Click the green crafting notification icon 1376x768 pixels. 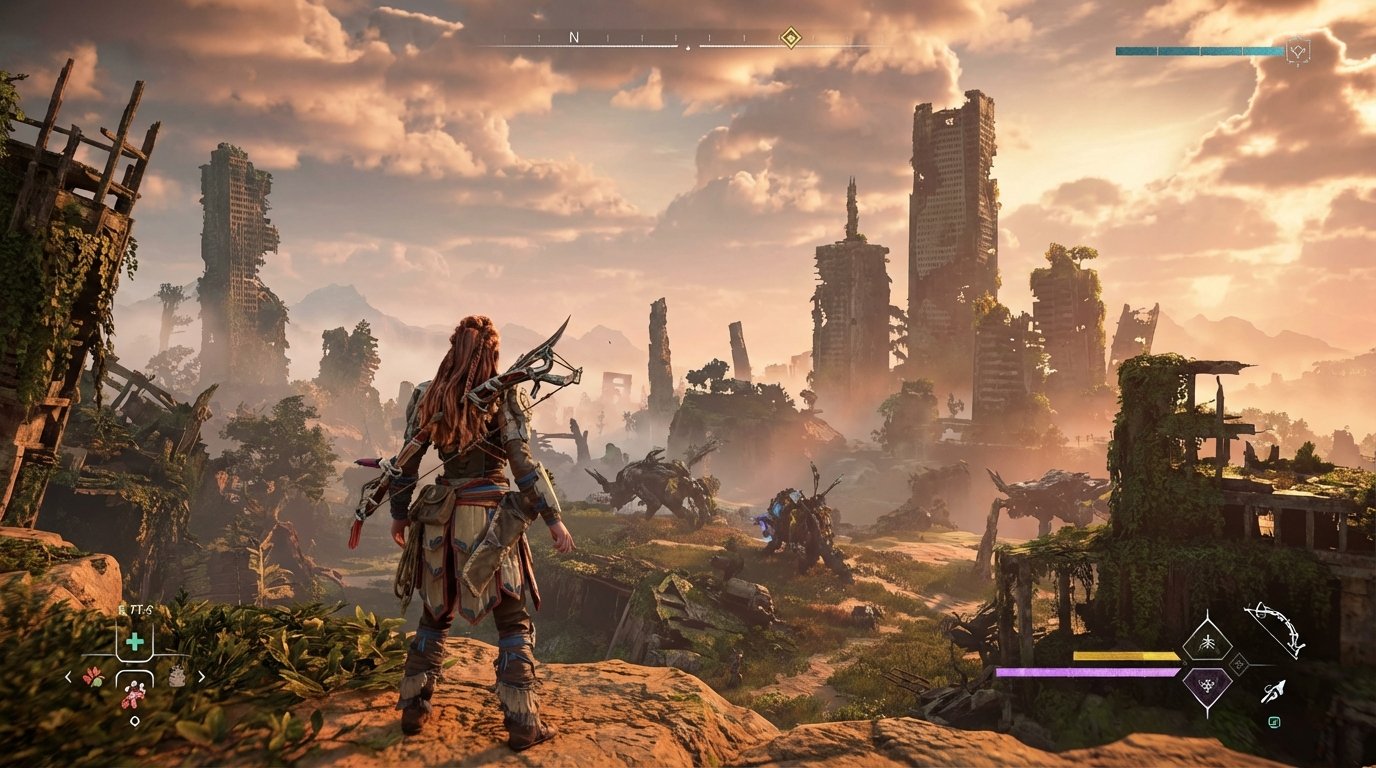[1275, 723]
